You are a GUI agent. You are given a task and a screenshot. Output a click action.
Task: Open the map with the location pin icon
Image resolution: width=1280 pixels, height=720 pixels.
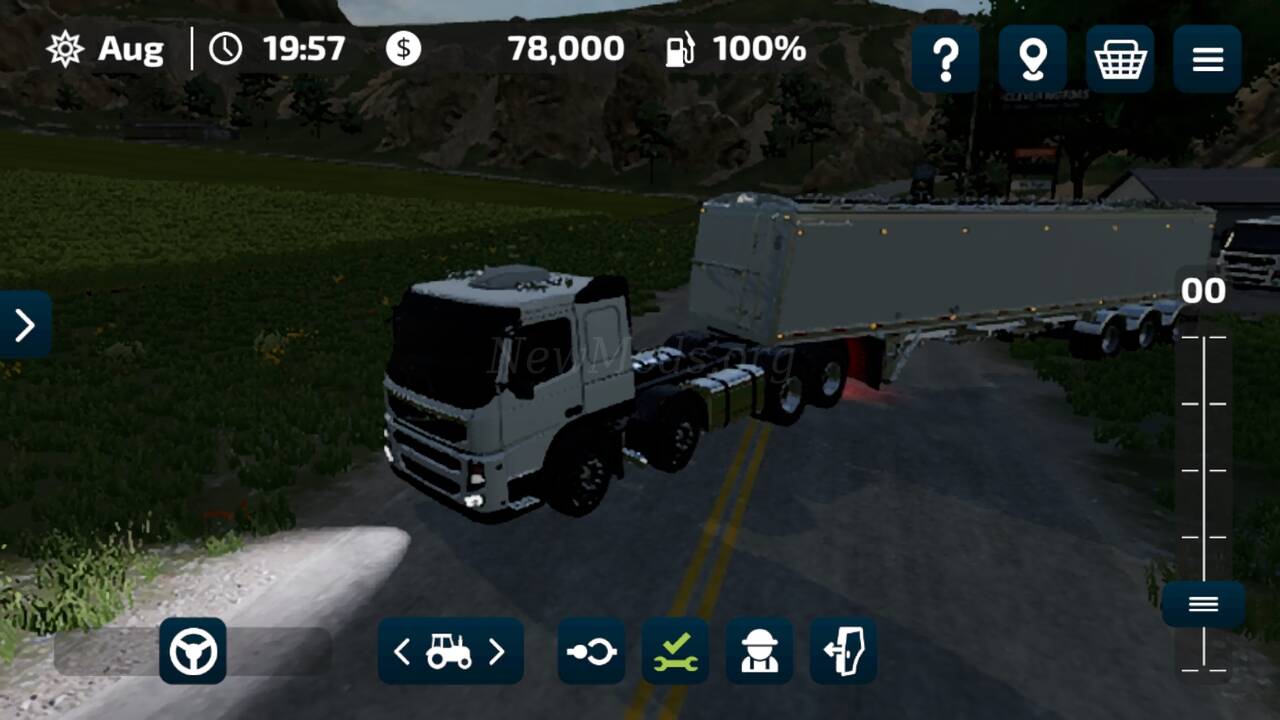(x=1032, y=60)
